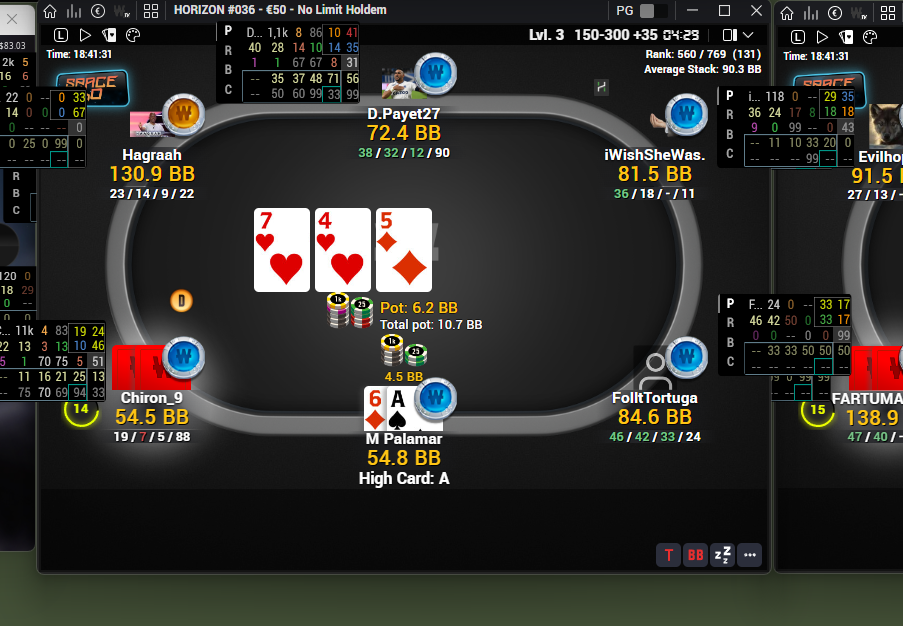Expand the tournament info dropdown arrow
Screen dimensions: 903x626
pyautogui.click(x=749, y=36)
